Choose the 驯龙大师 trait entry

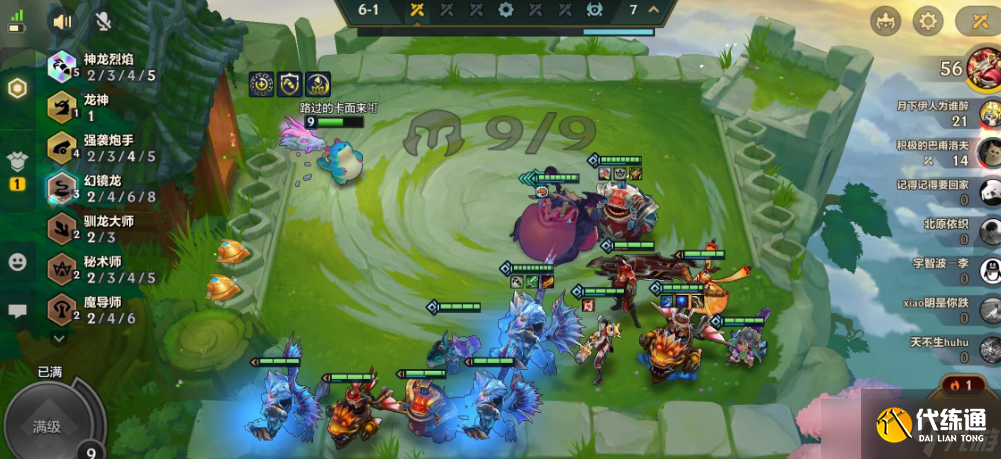[x=100, y=228]
